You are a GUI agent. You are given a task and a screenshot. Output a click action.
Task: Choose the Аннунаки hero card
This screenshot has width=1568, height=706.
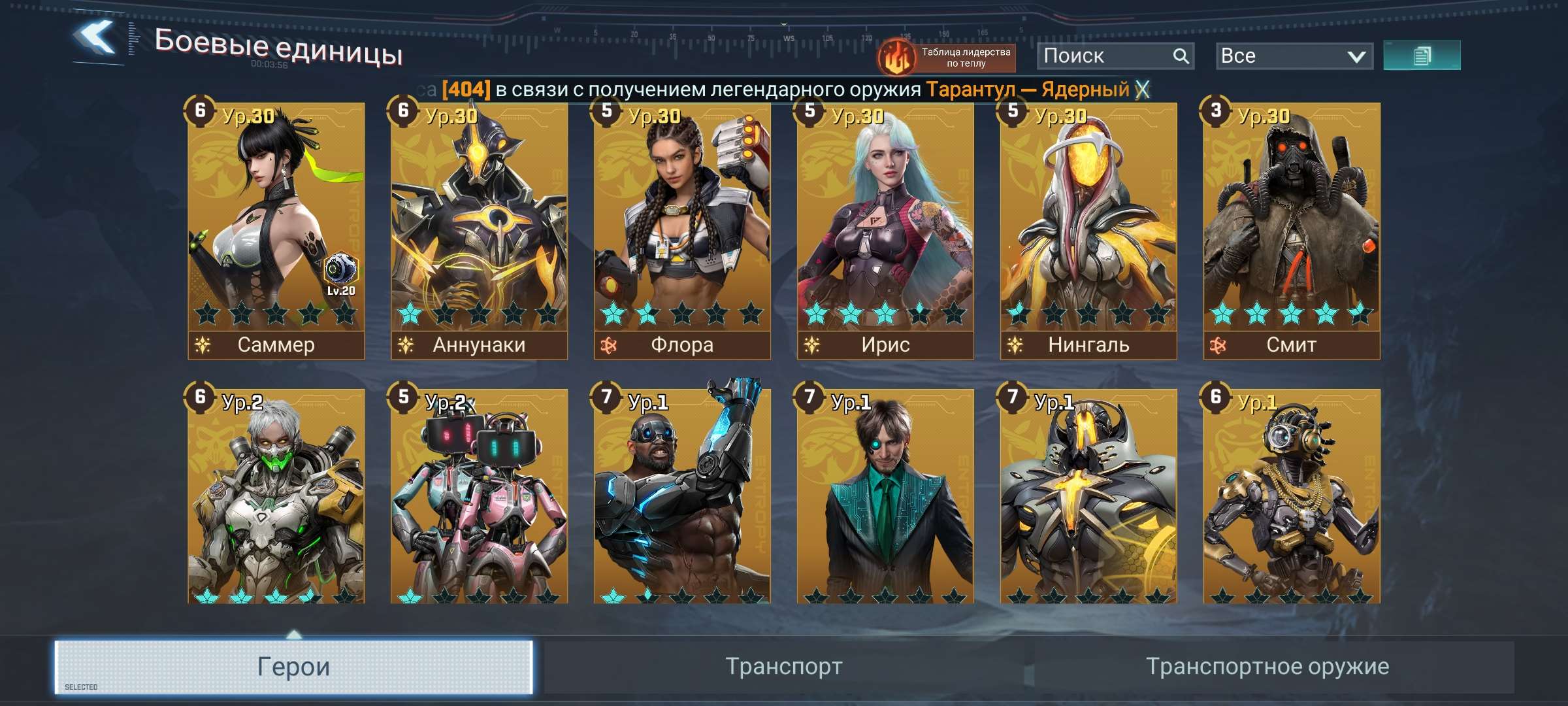click(479, 229)
